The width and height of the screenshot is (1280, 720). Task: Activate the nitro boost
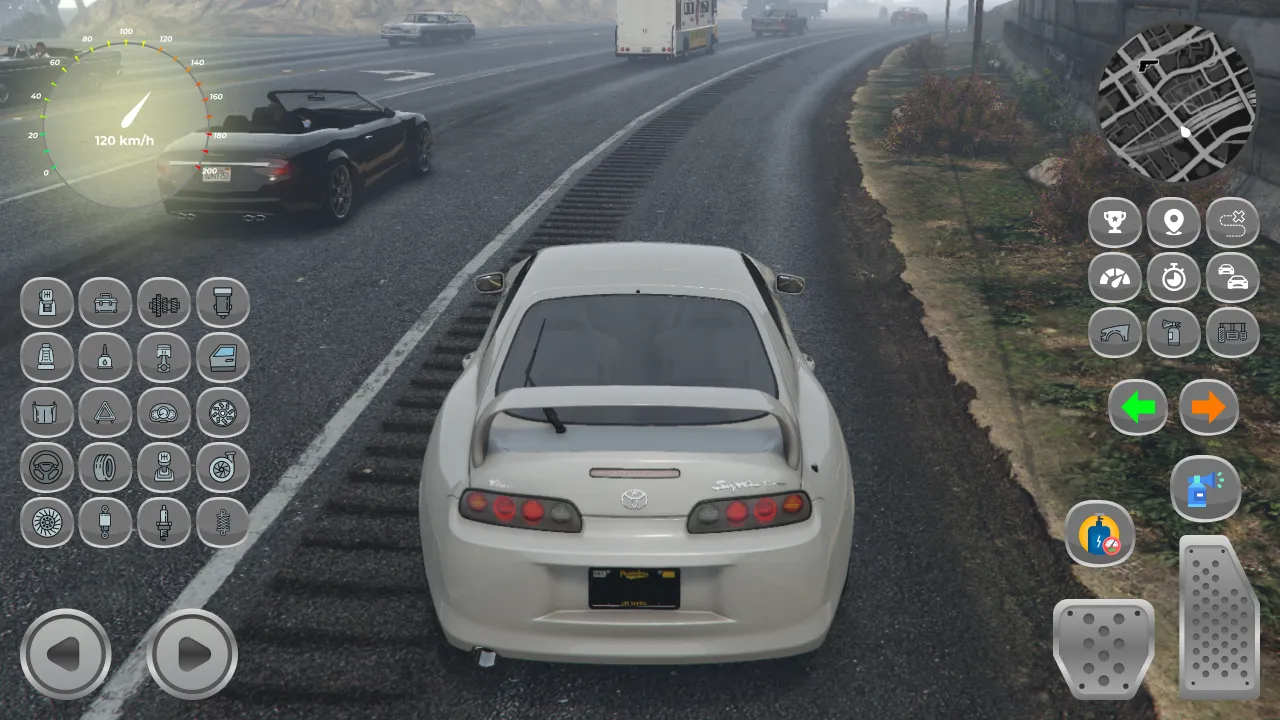point(1101,535)
